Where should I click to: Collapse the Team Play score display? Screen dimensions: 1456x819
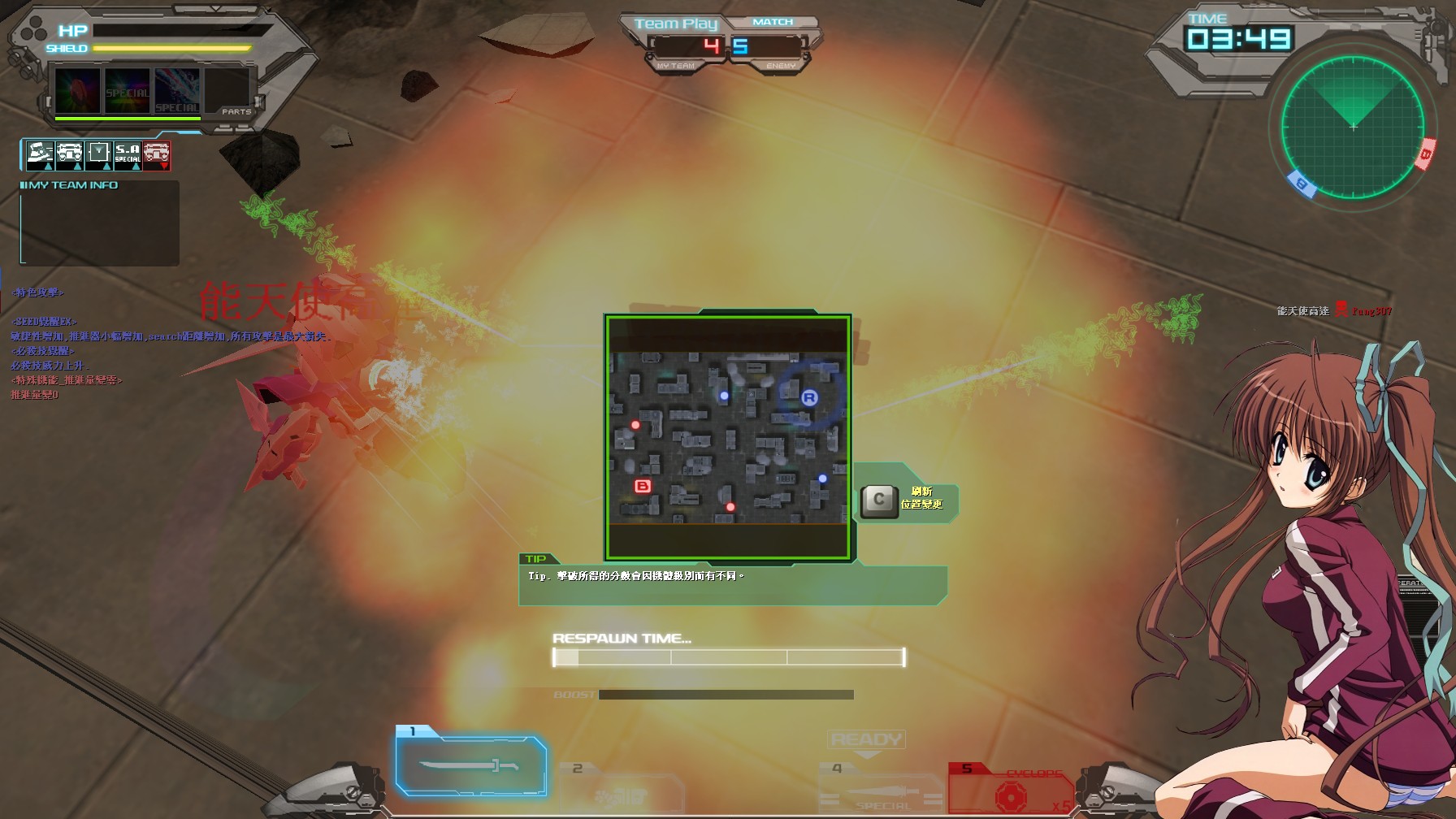coord(678,24)
